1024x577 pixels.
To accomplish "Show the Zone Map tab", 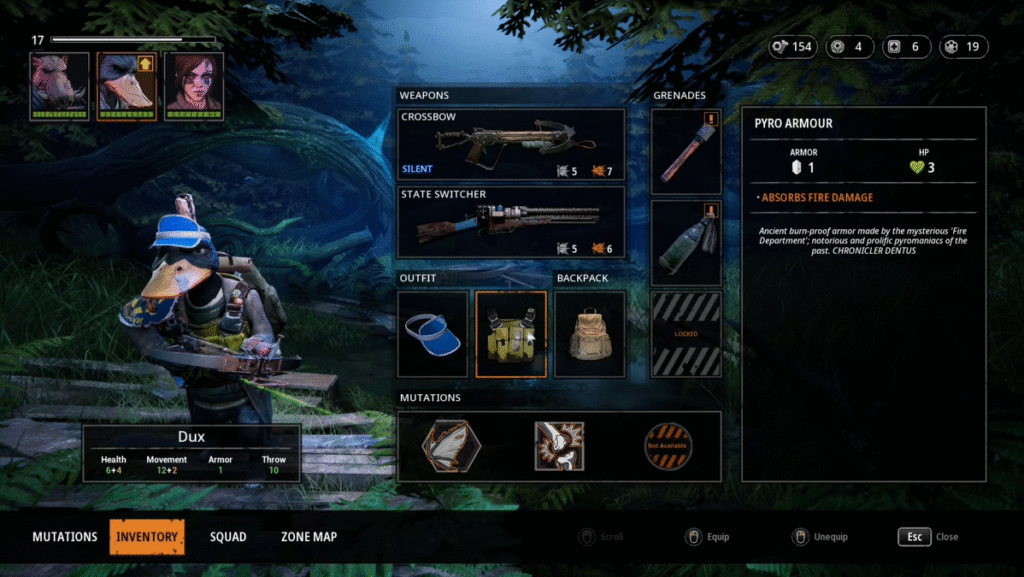I will [309, 537].
